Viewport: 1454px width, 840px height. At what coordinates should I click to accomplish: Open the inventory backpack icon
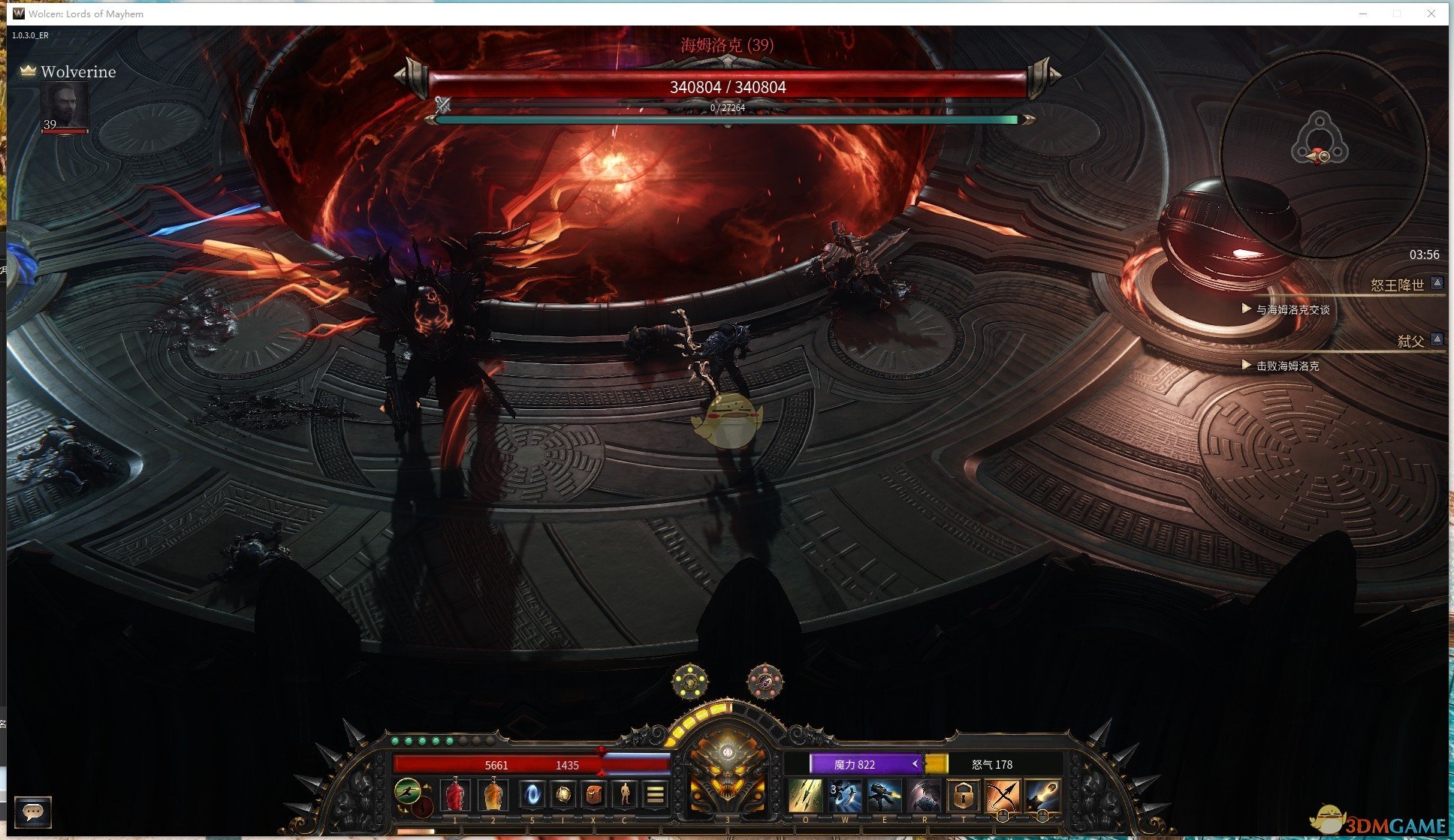(593, 794)
